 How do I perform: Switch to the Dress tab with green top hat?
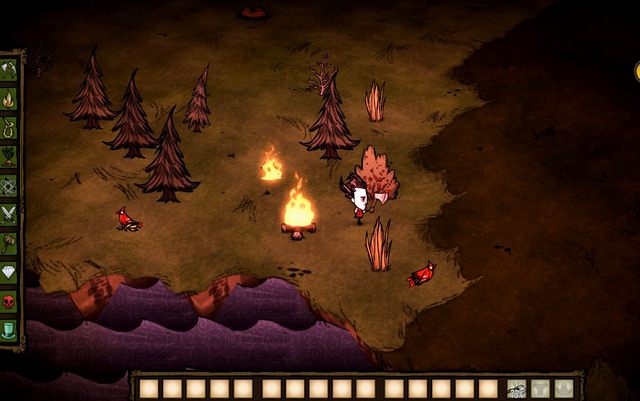[9, 330]
